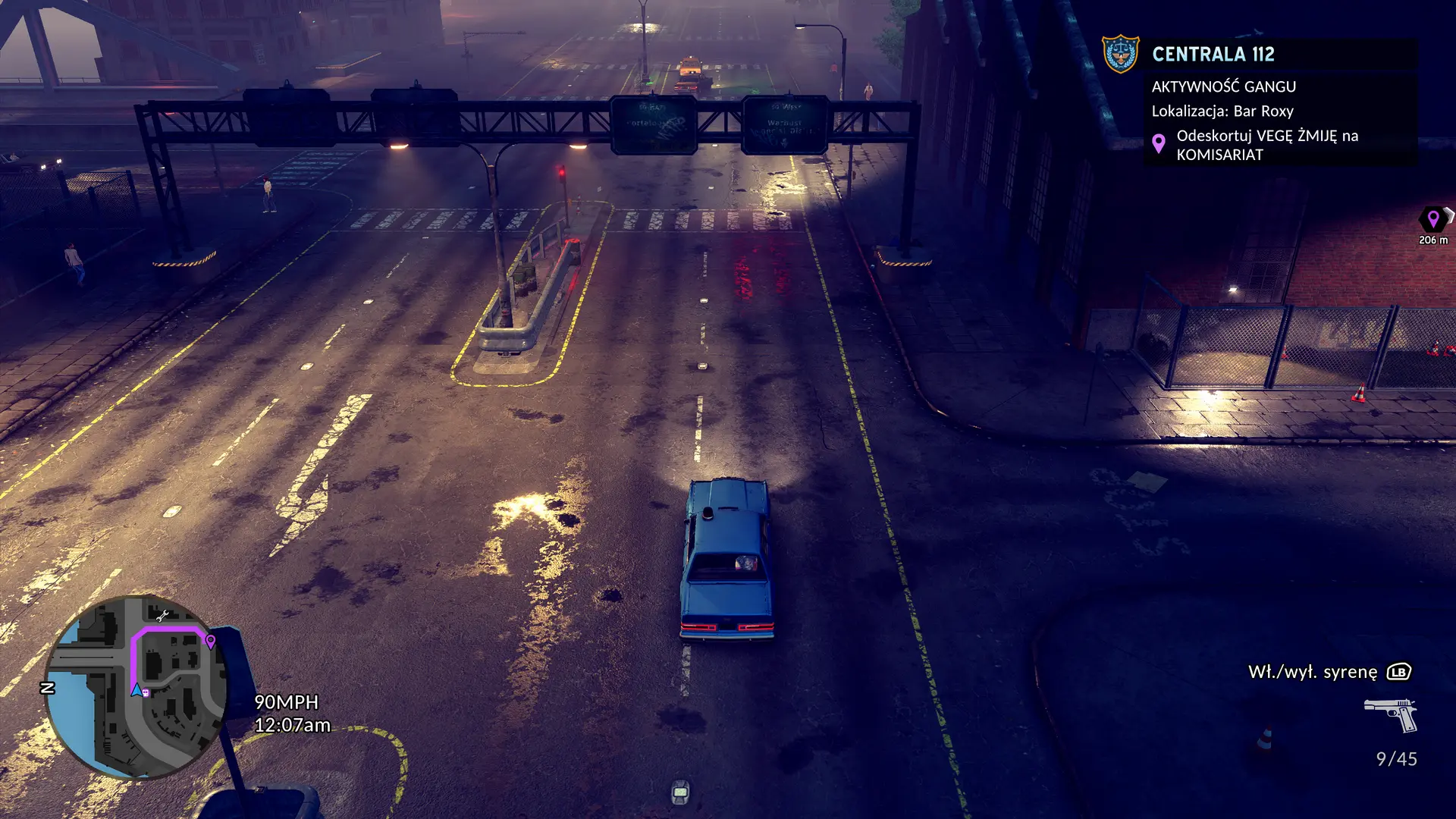Image resolution: width=1456 pixels, height=819 pixels.
Task: Click the 206 m waypoint distance marker
Action: click(x=1432, y=225)
